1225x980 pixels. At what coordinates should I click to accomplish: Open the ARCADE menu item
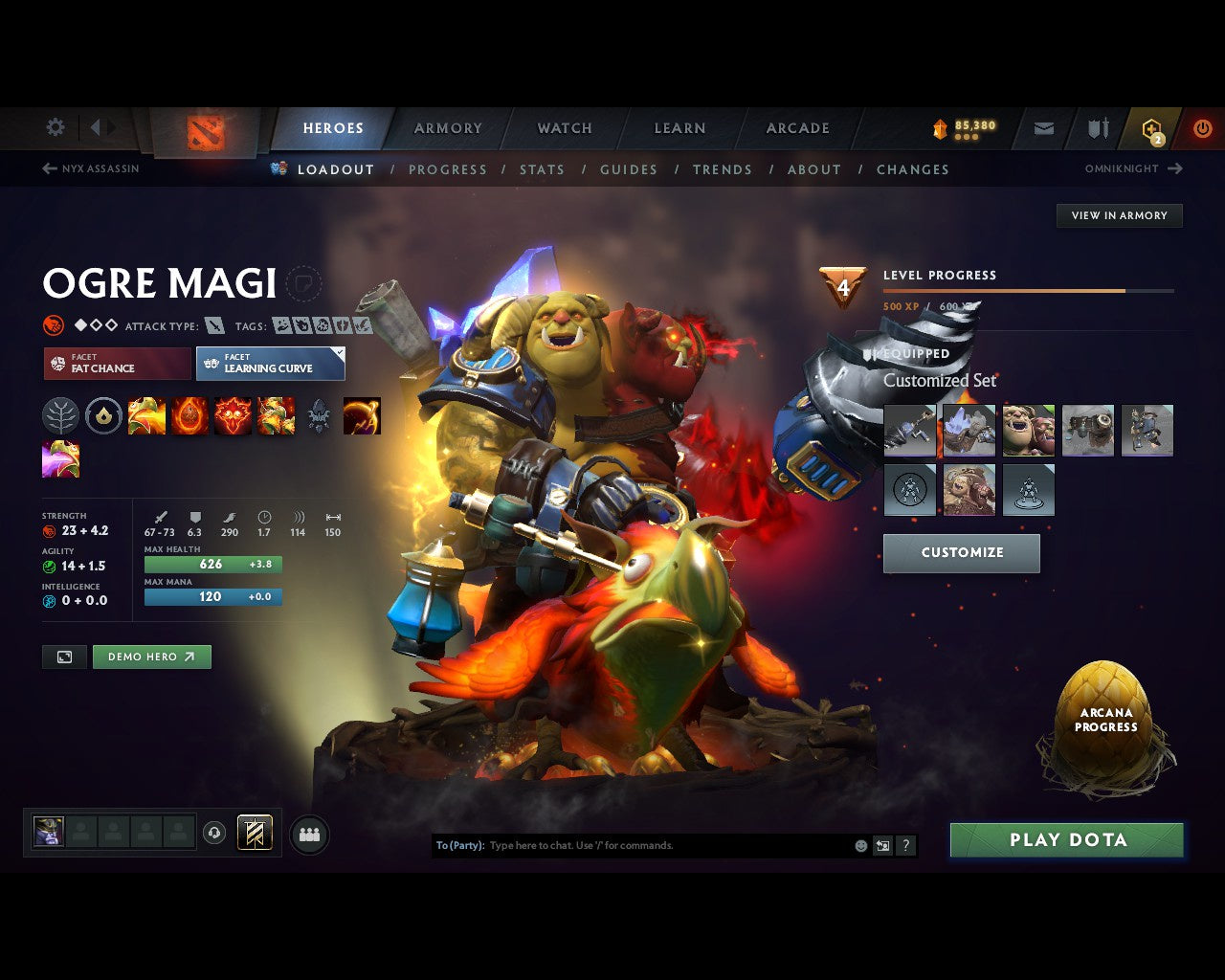coord(797,127)
